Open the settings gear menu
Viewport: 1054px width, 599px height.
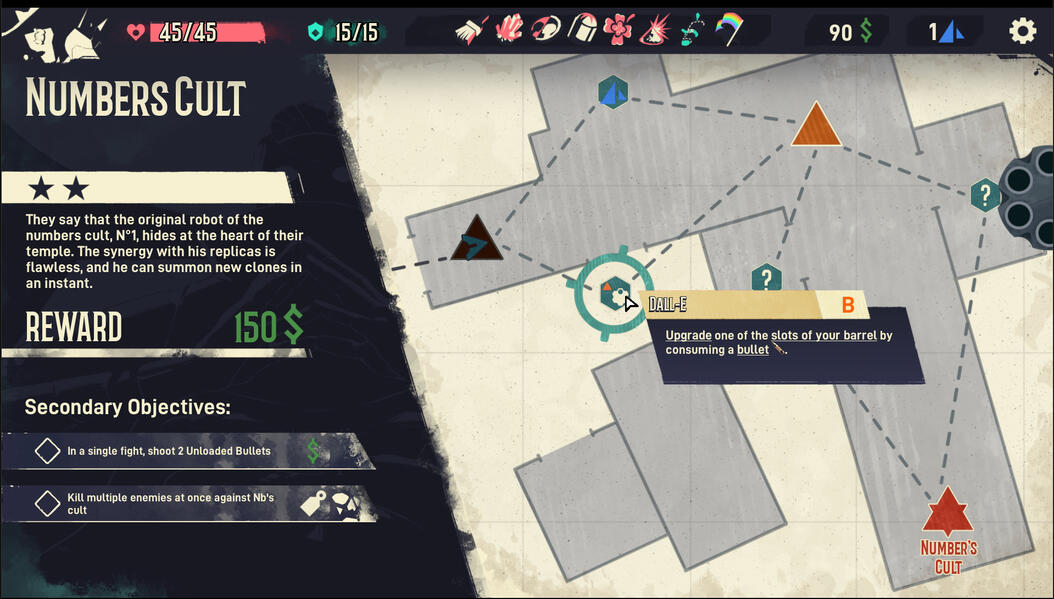click(1022, 31)
